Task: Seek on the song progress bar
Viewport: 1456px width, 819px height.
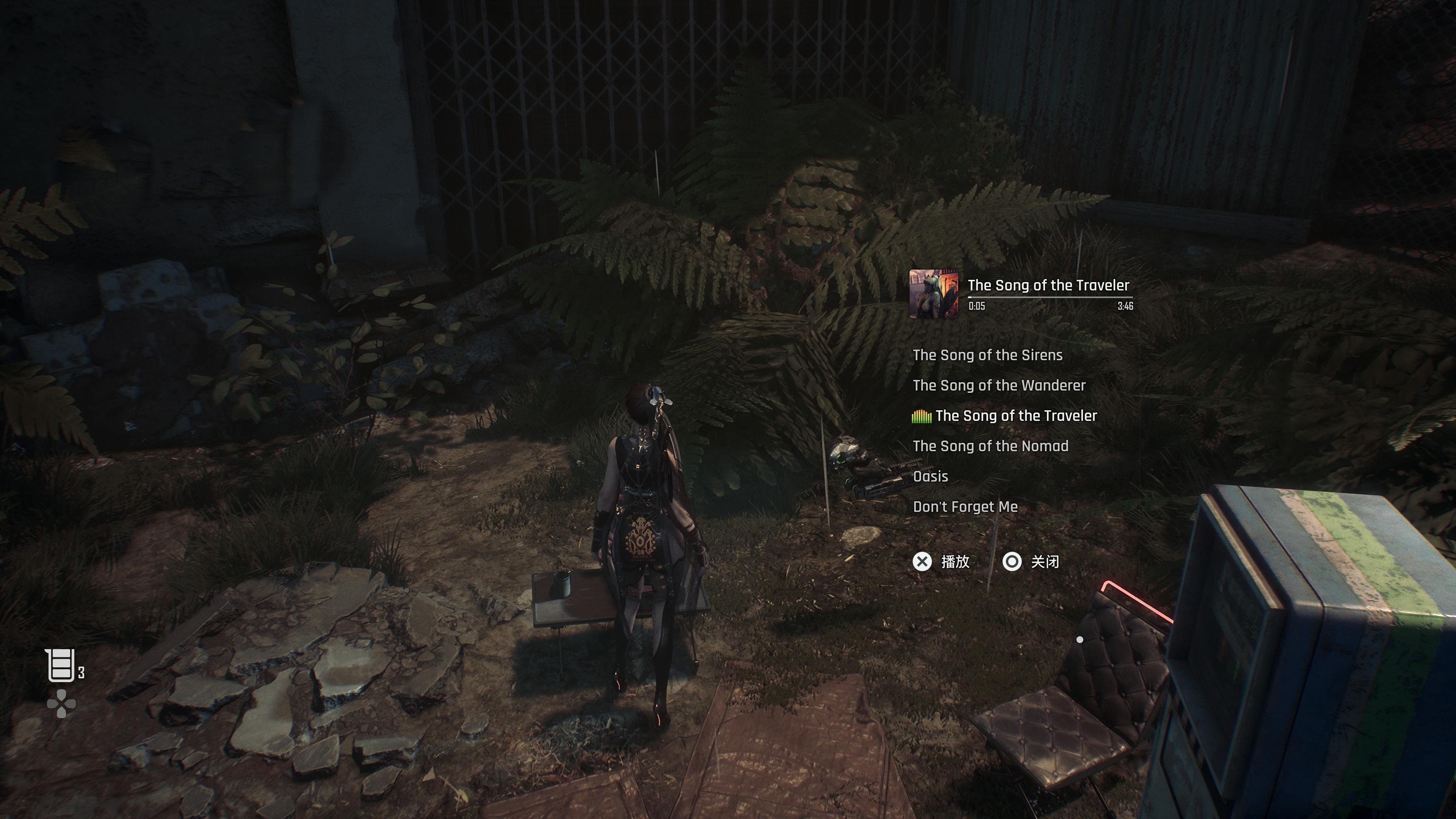Action: click(1050, 297)
